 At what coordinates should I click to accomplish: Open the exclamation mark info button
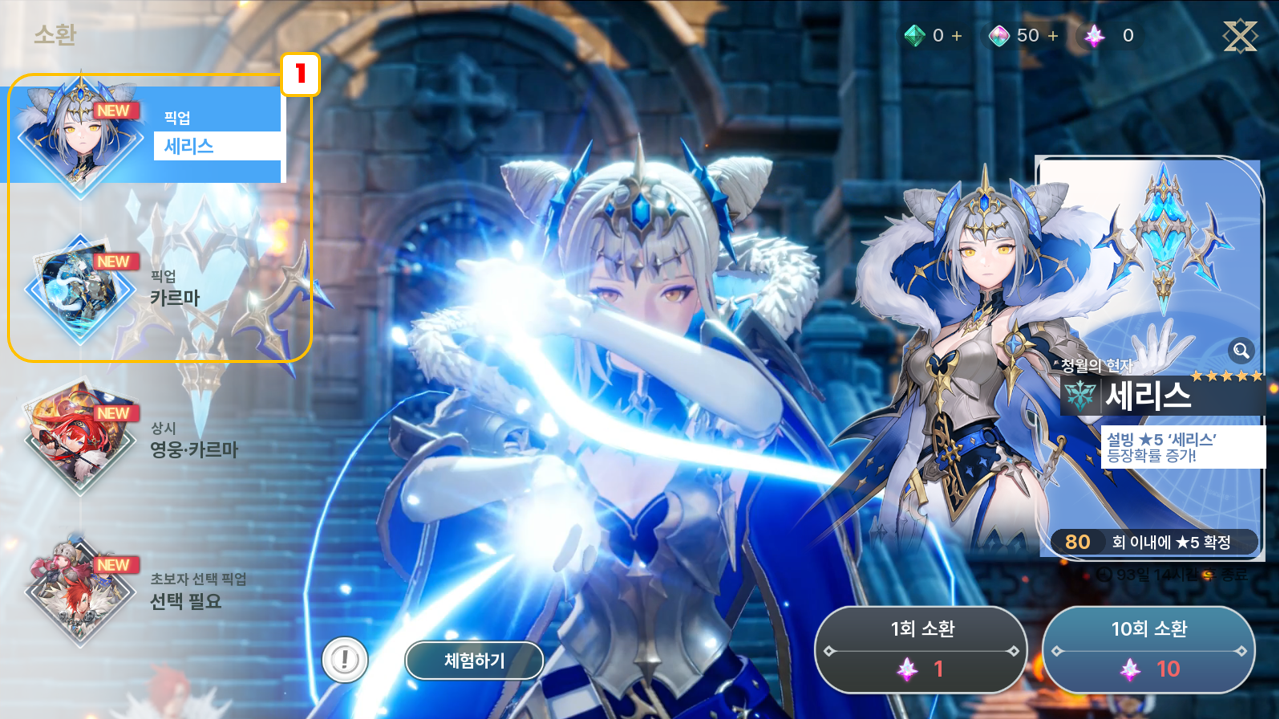[345, 660]
